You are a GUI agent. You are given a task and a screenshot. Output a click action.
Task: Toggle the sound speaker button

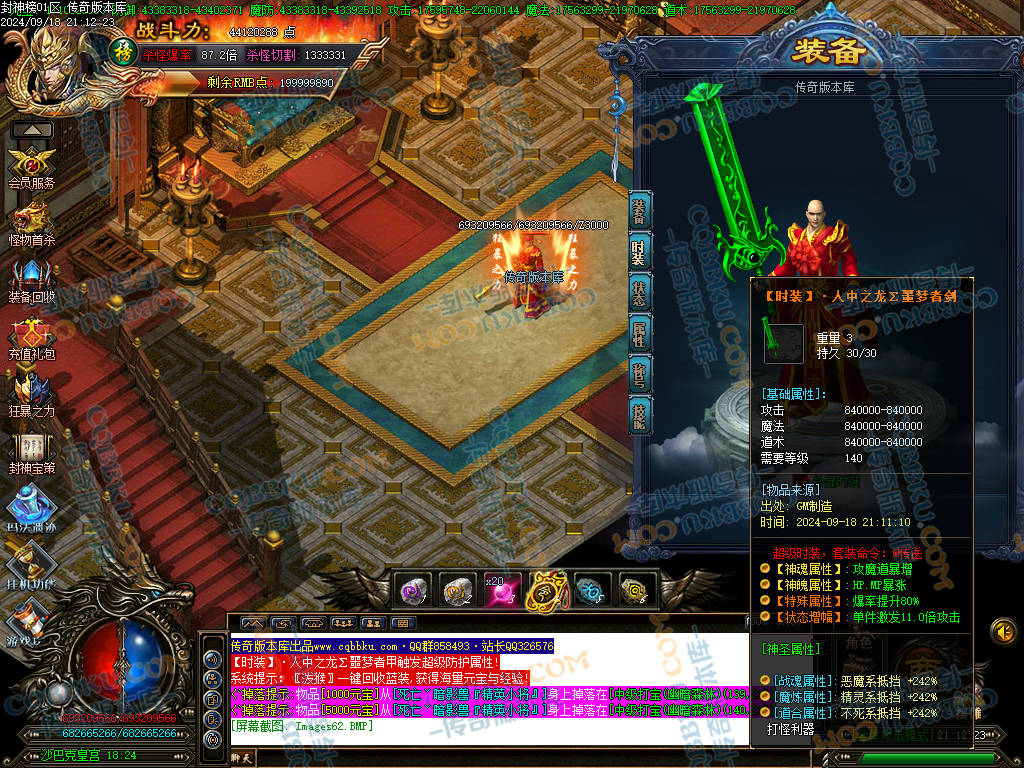point(1003,631)
